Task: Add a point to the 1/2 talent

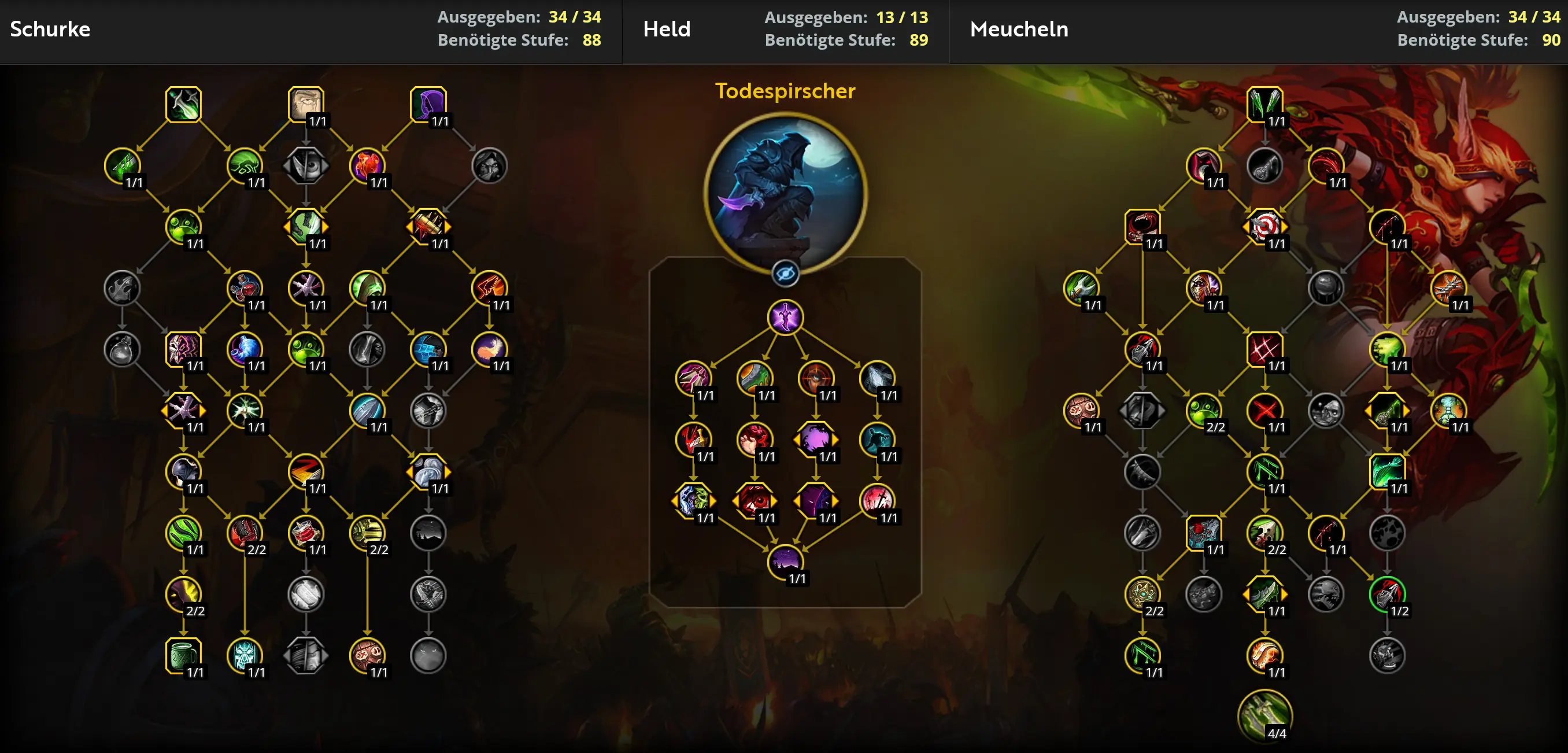Action: tap(1387, 594)
